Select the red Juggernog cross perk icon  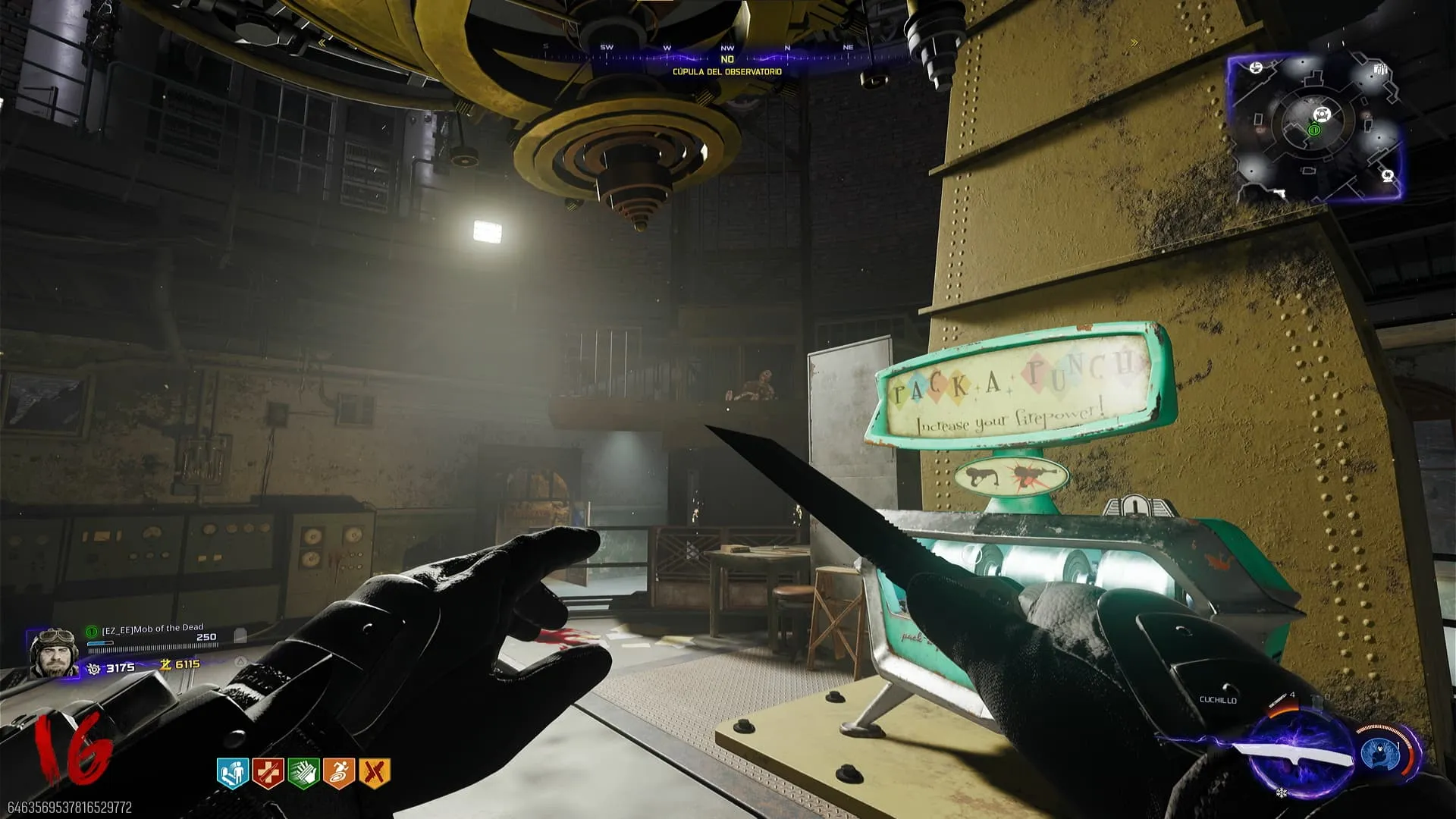pos(268,773)
